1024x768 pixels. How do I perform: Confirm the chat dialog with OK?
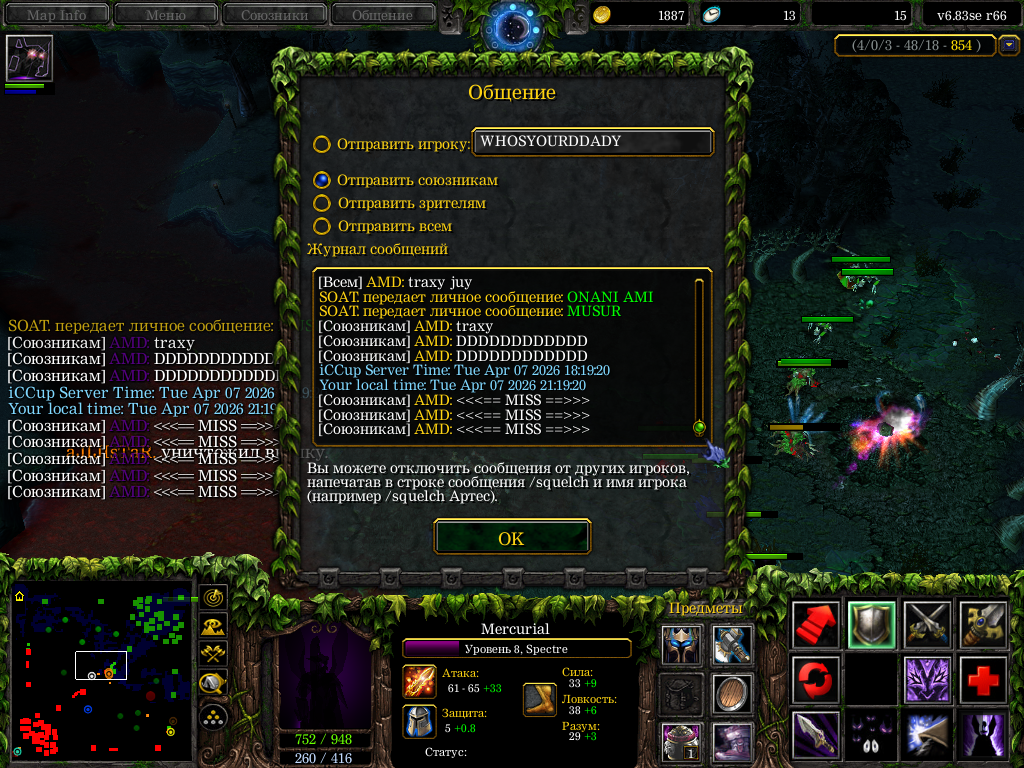tap(511, 538)
